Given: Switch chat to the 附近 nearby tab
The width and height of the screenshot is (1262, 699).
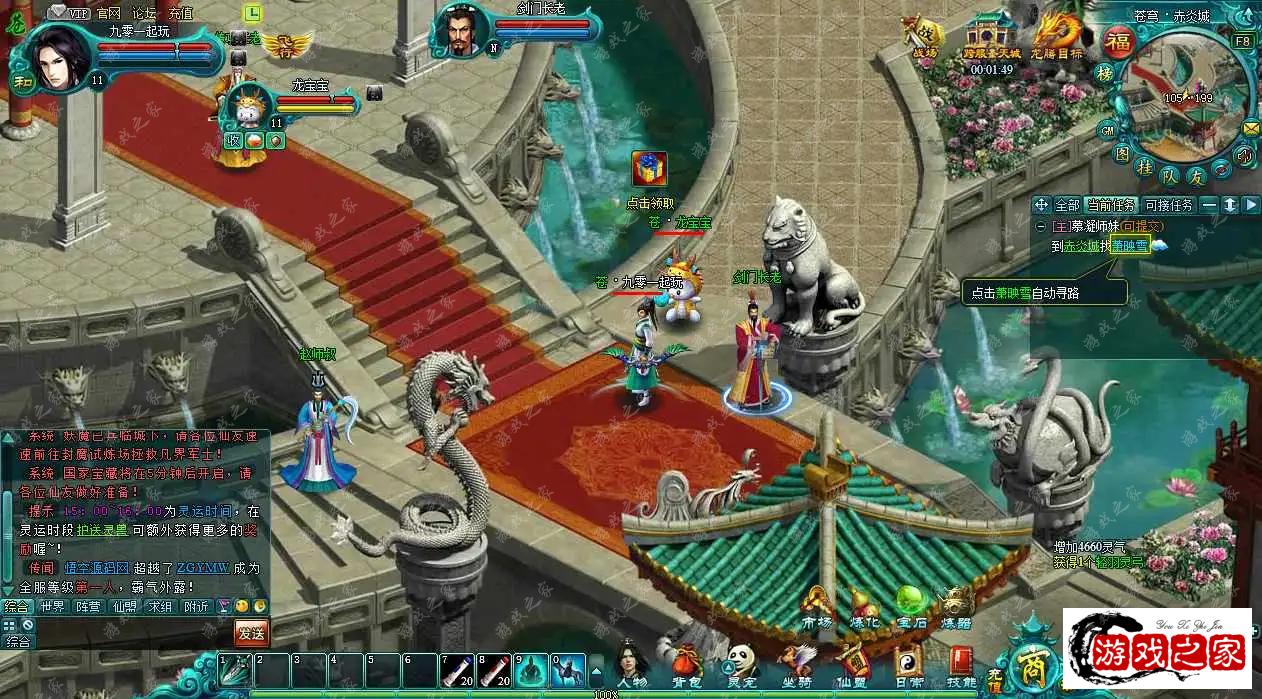Looking at the screenshot, I should [x=196, y=606].
